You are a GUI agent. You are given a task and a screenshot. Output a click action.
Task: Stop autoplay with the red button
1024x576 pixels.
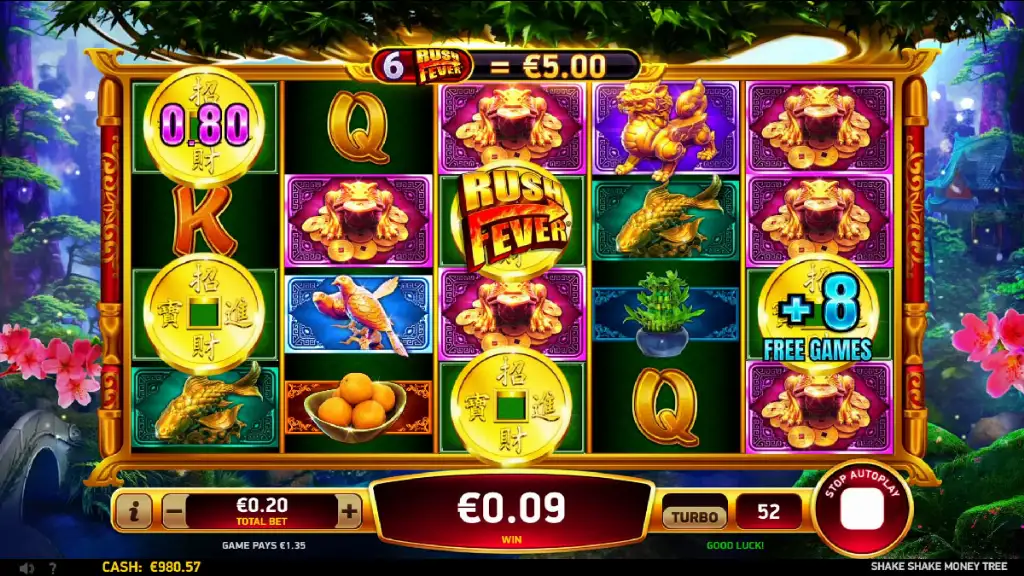[x=861, y=510]
